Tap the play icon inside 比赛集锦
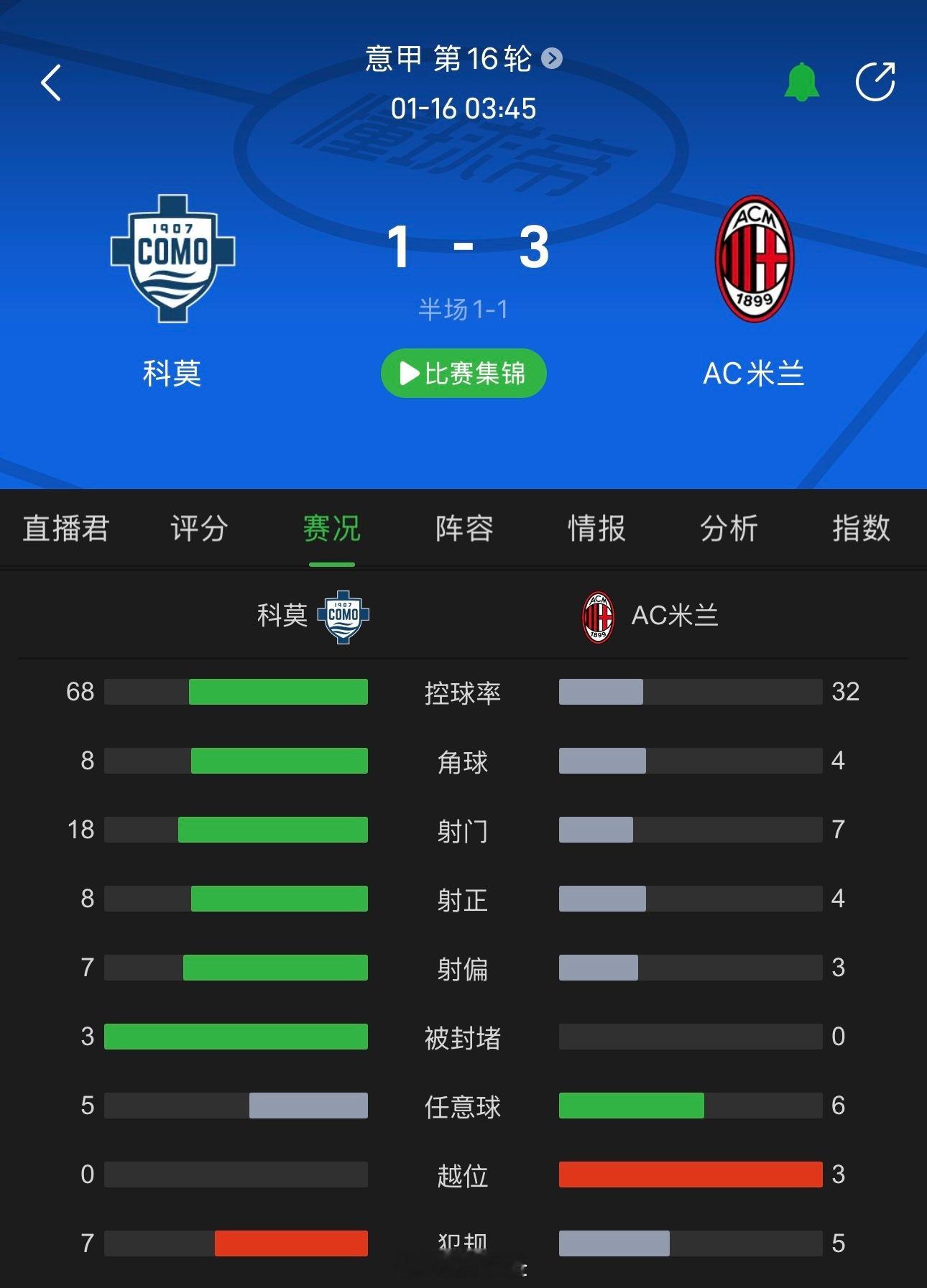 410,373
